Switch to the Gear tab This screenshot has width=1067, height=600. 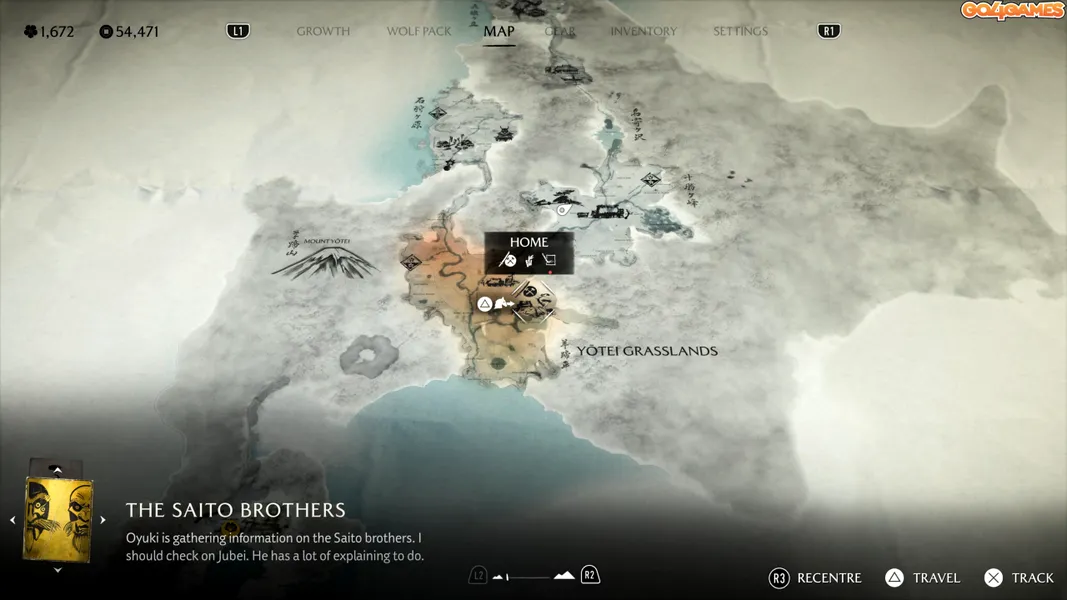pyautogui.click(x=559, y=31)
